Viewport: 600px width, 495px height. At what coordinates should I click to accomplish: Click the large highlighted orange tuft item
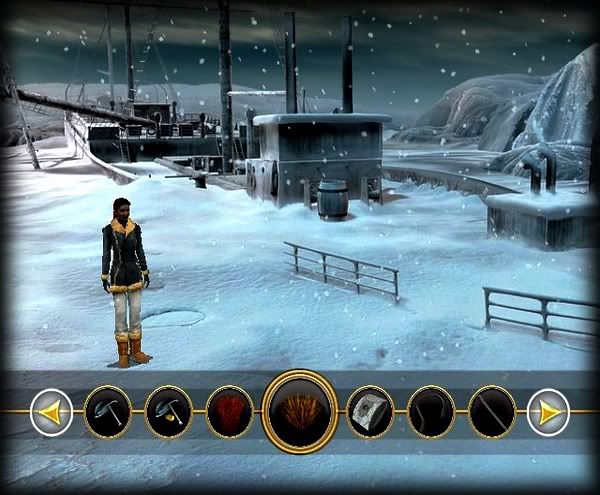(x=299, y=411)
